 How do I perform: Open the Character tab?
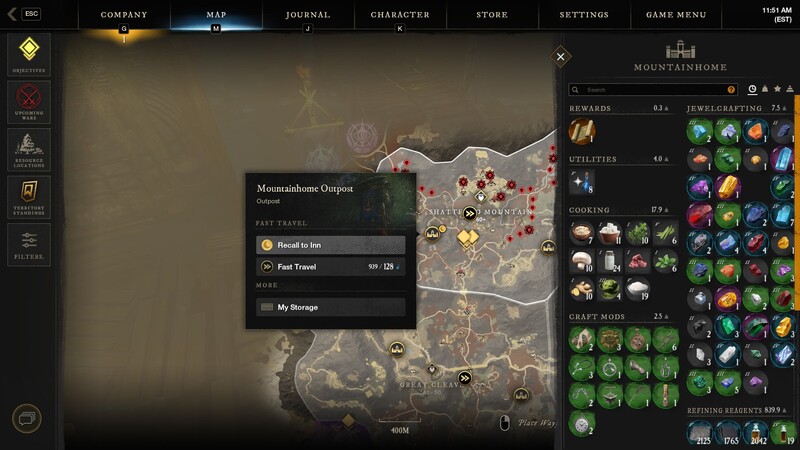[x=400, y=15]
